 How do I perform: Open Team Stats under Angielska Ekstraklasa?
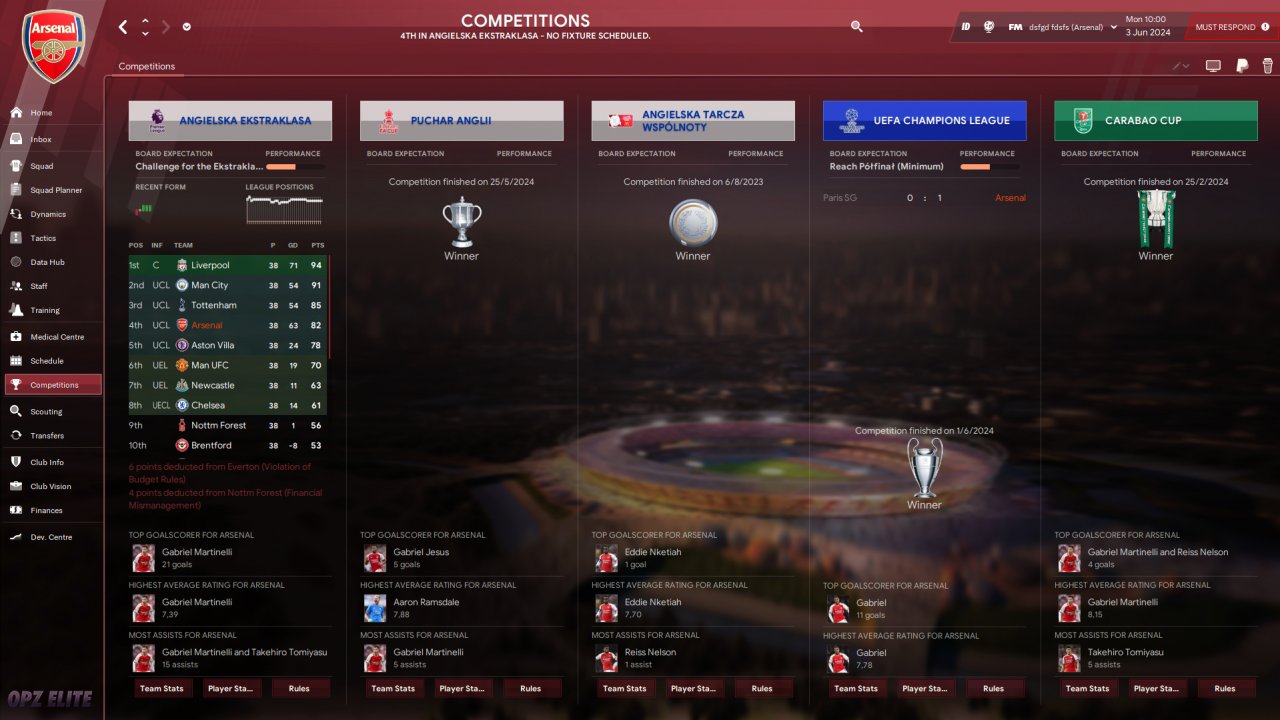tap(161, 688)
